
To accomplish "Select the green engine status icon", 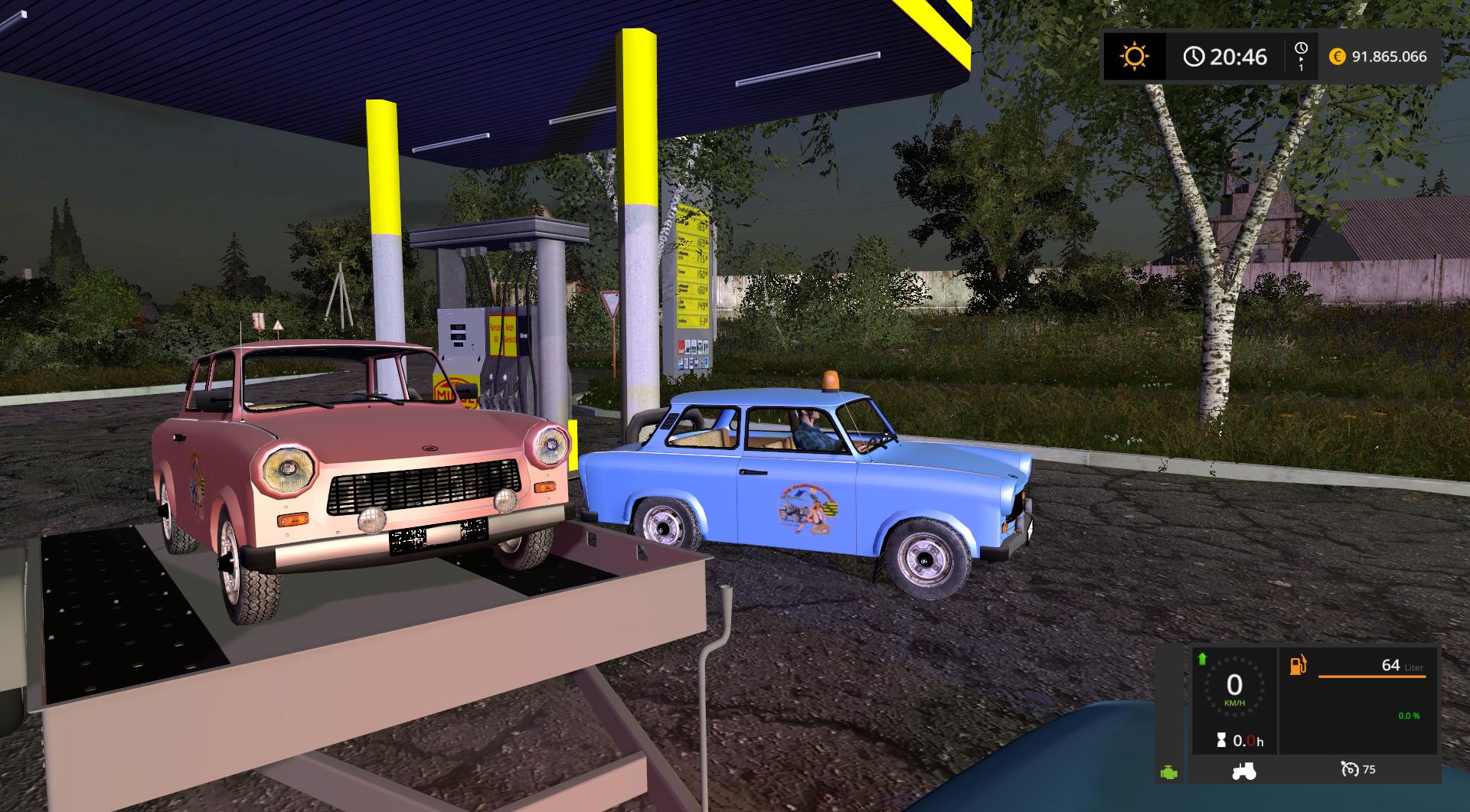I will click(x=1169, y=772).
